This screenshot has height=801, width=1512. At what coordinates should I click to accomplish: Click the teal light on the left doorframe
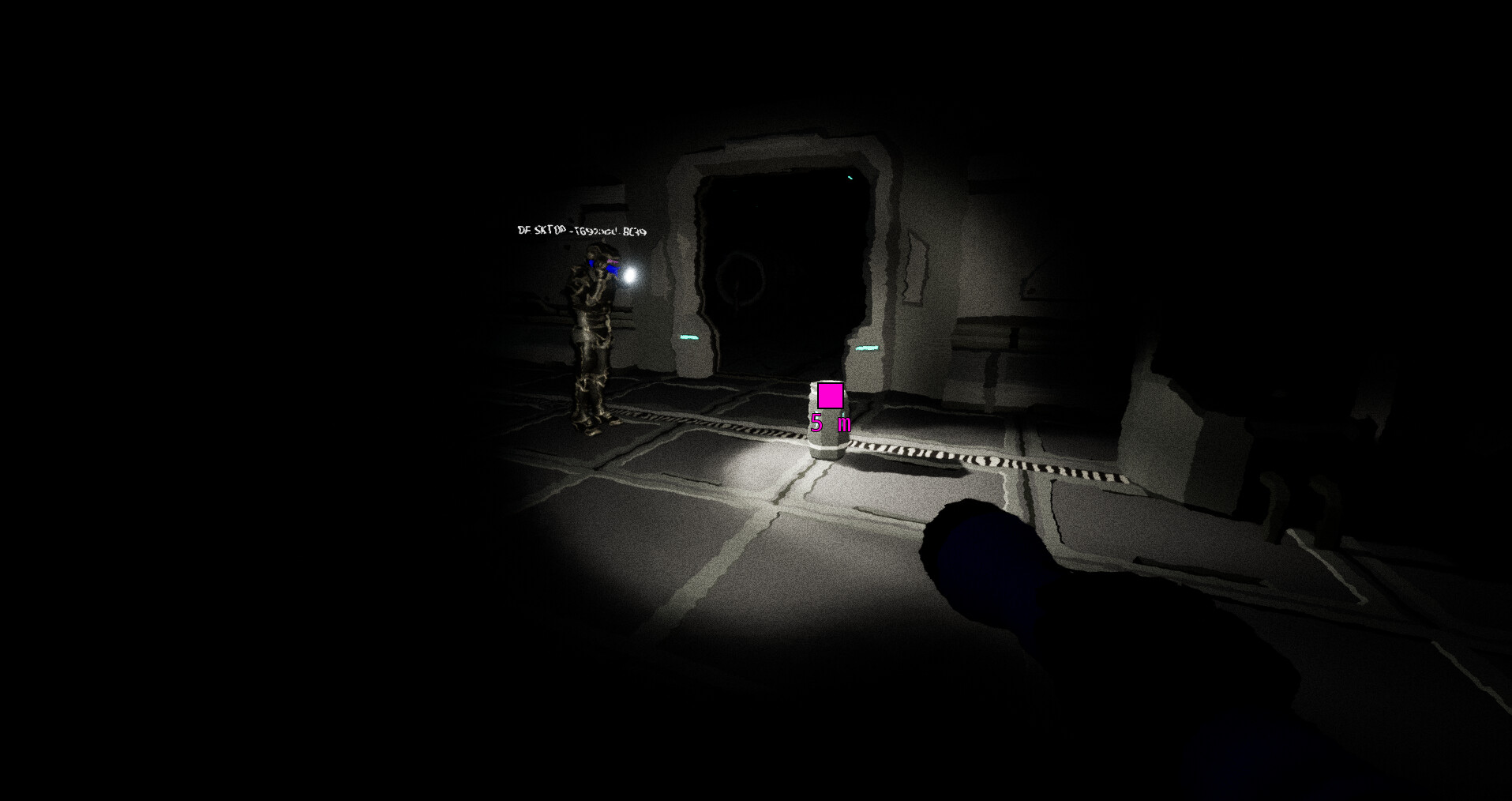689,337
